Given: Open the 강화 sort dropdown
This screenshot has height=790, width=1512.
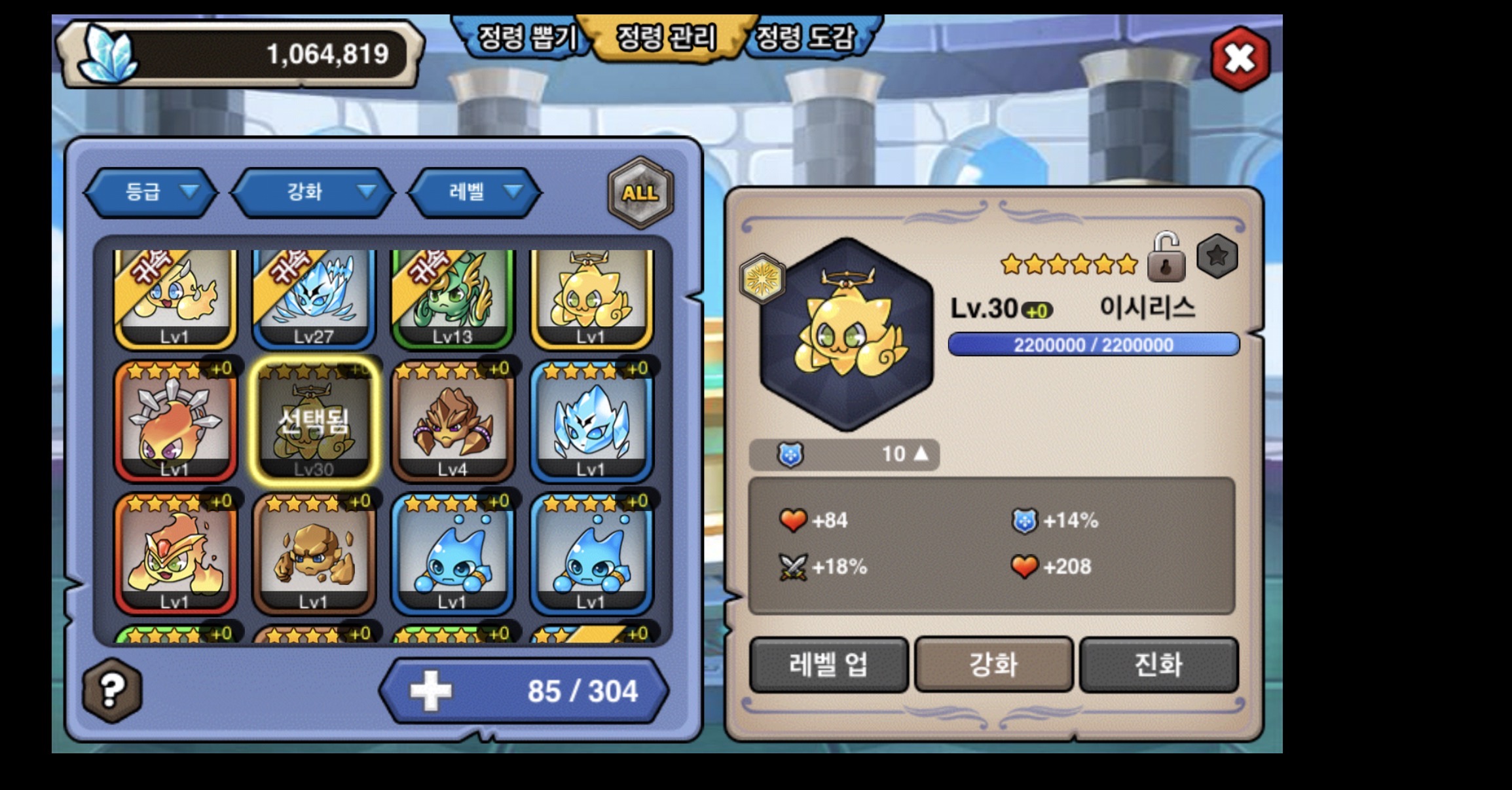Looking at the screenshot, I should pos(313,192).
